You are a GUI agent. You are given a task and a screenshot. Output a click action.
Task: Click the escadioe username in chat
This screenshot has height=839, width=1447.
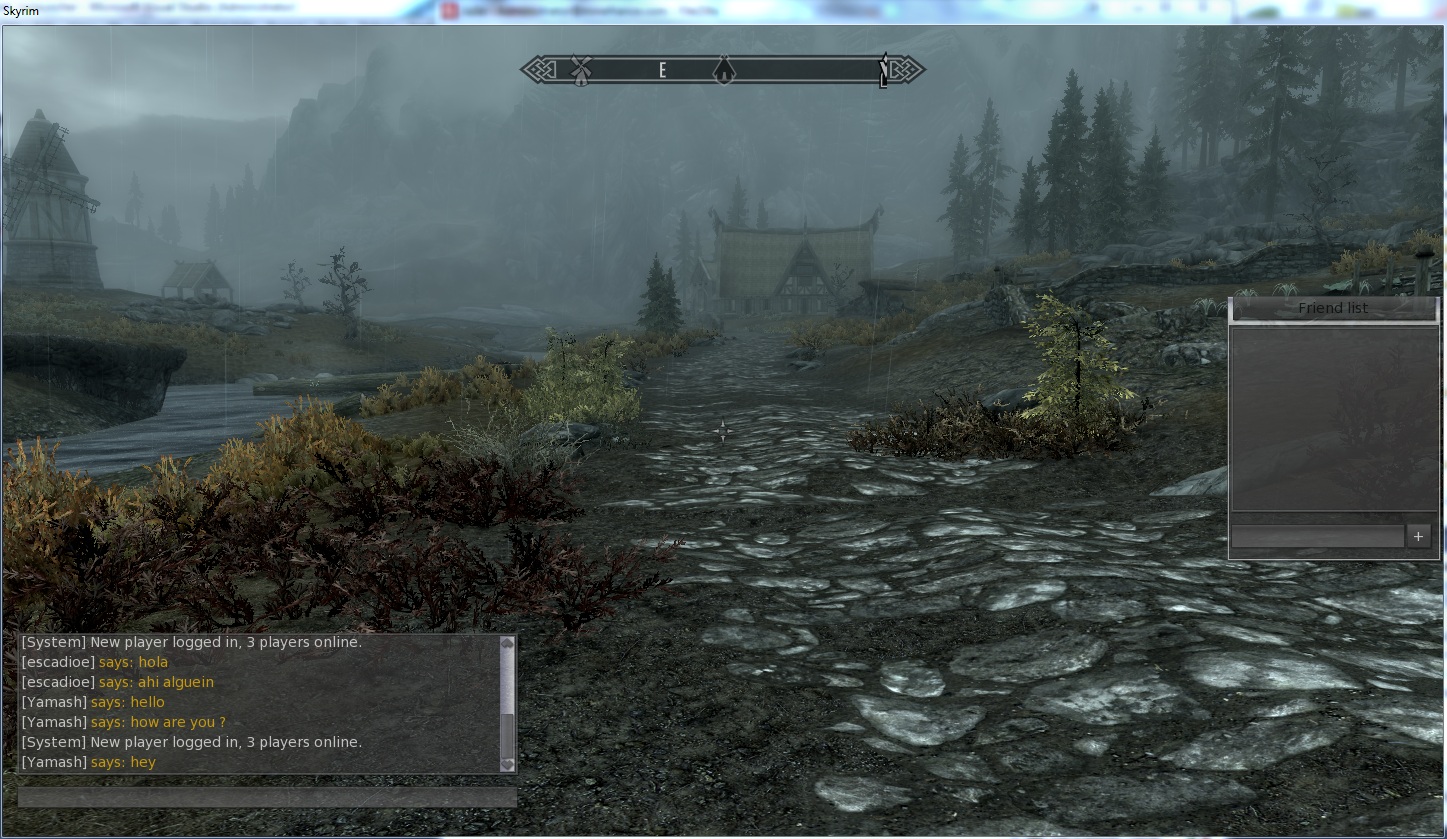pyautogui.click(x=58, y=662)
